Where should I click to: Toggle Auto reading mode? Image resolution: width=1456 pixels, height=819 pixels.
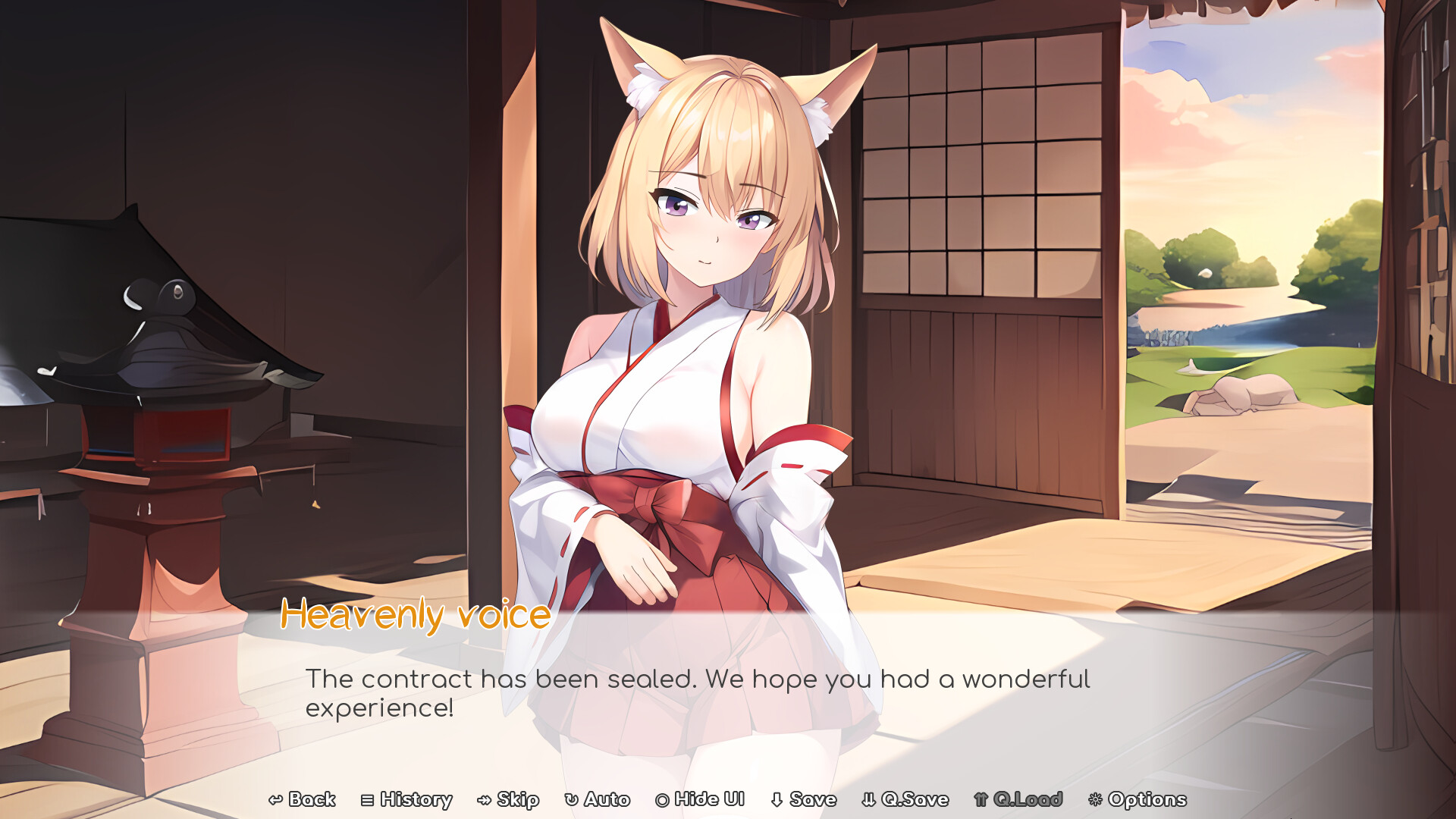[x=598, y=799]
